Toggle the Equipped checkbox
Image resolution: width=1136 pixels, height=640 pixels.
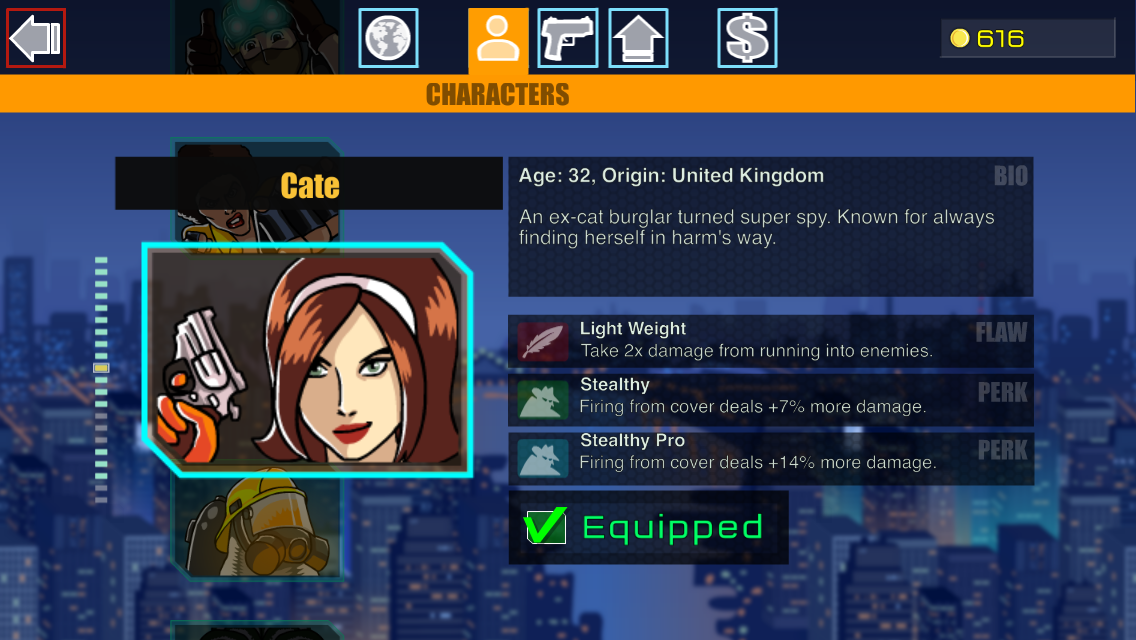[x=546, y=526]
